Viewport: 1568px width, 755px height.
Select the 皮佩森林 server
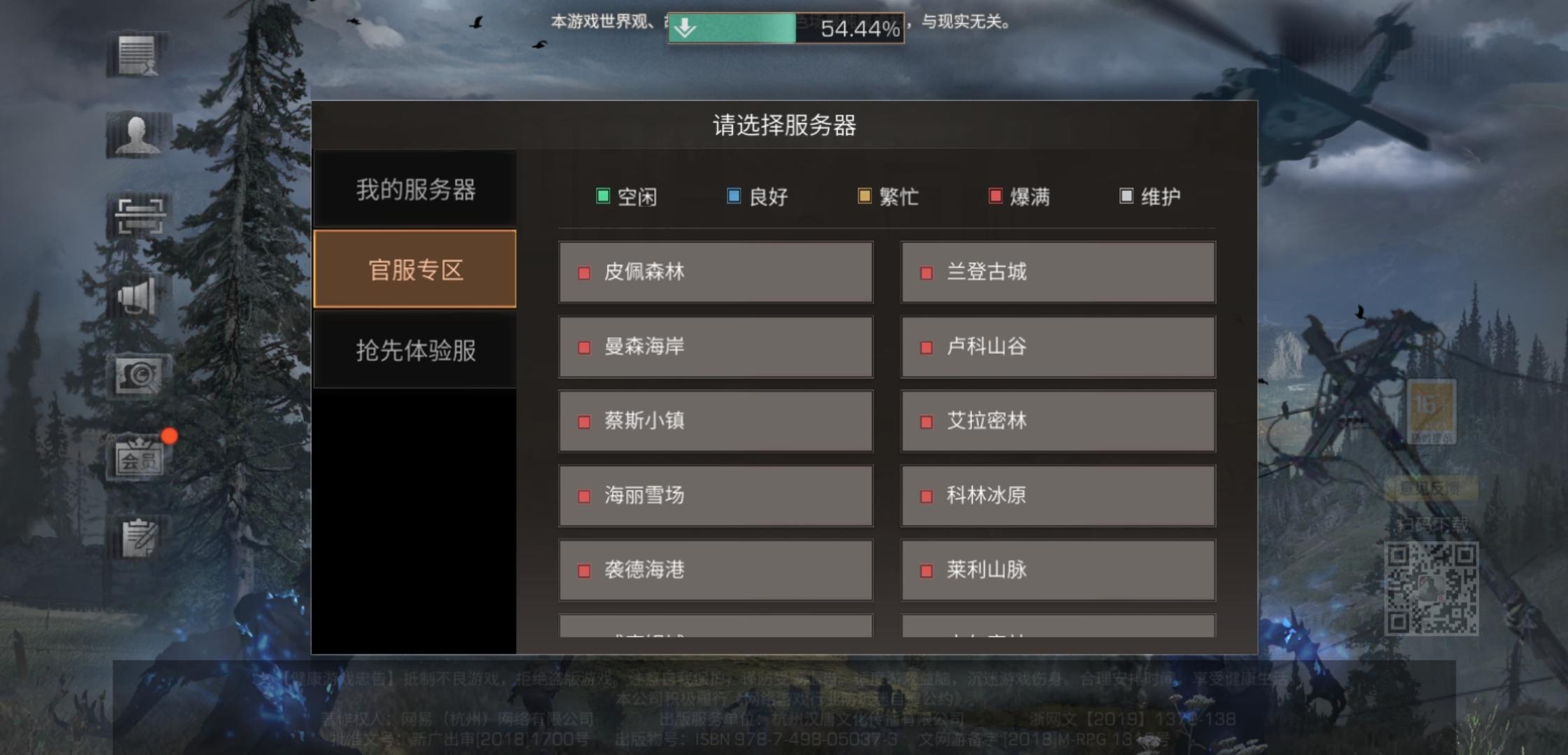coord(716,273)
